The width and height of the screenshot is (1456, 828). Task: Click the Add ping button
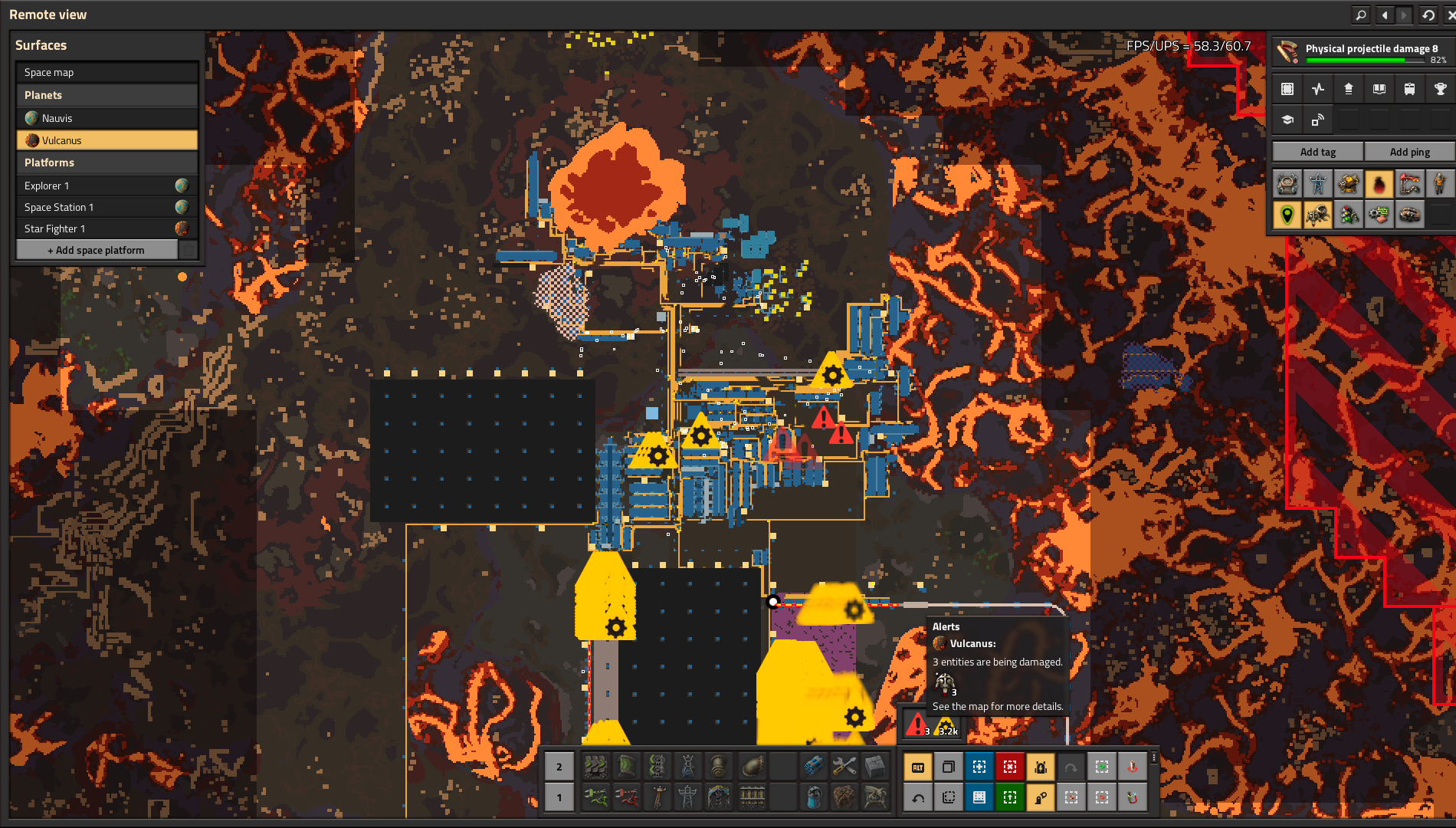click(1409, 152)
